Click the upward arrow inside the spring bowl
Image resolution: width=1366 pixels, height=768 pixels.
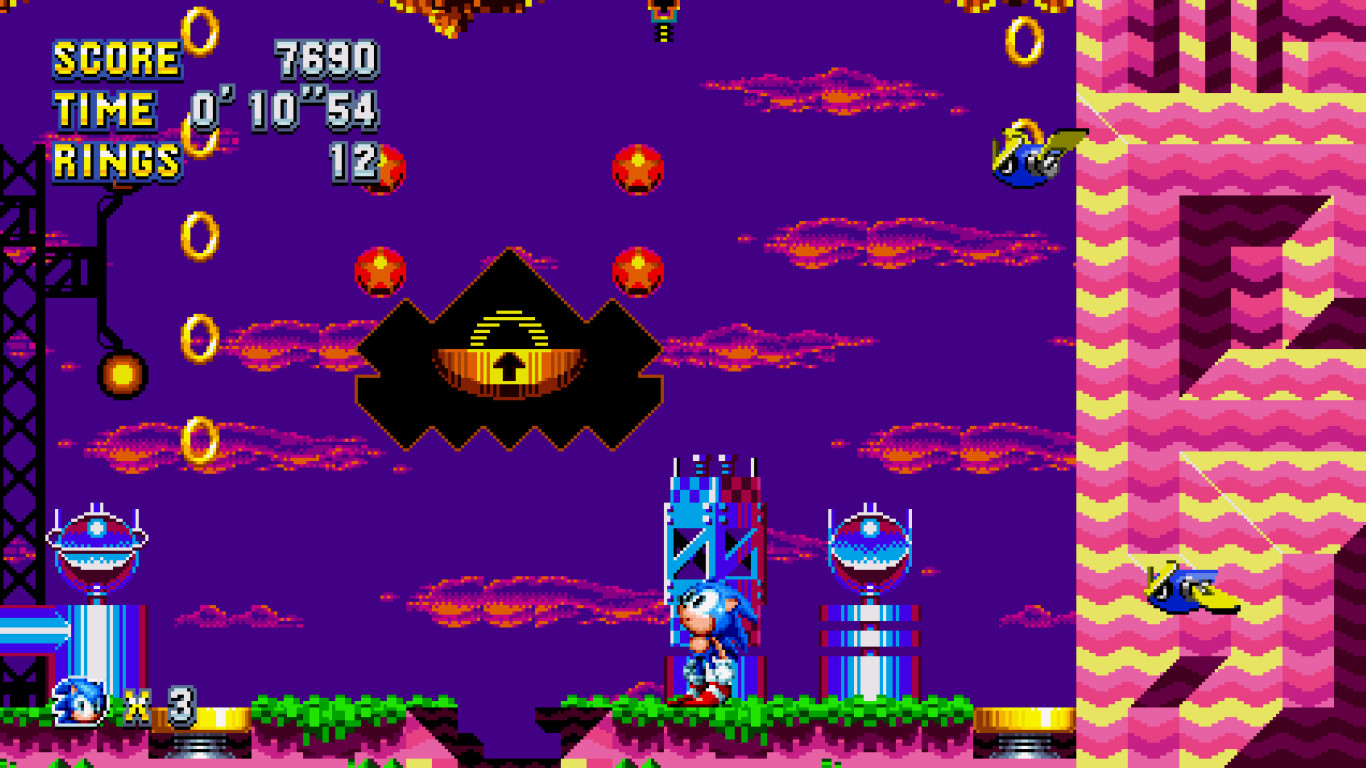pos(507,366)
